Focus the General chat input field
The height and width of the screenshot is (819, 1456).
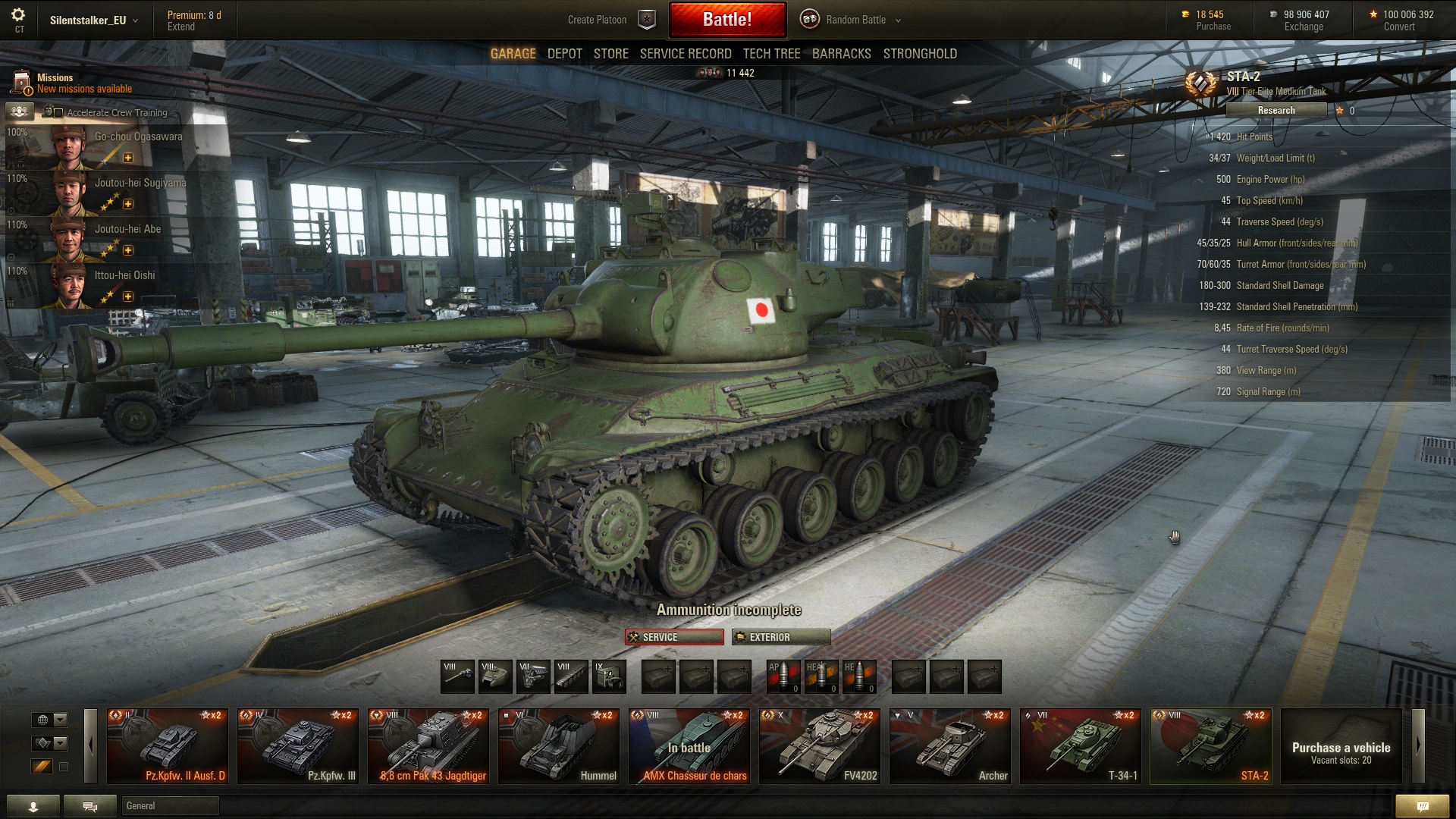[170, 805]
